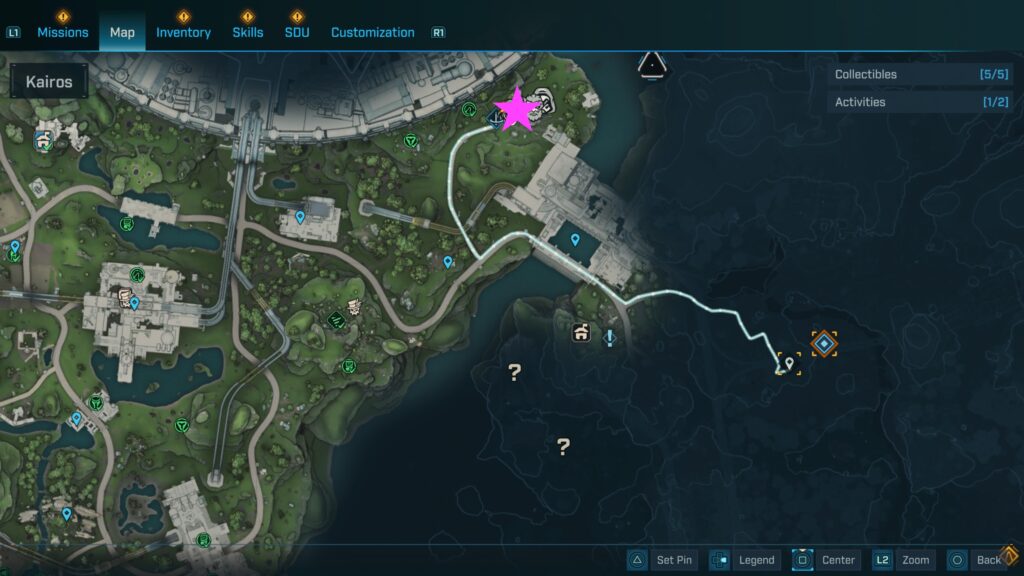
Task: Open the SDU tab
Action: tap(297, 32)
